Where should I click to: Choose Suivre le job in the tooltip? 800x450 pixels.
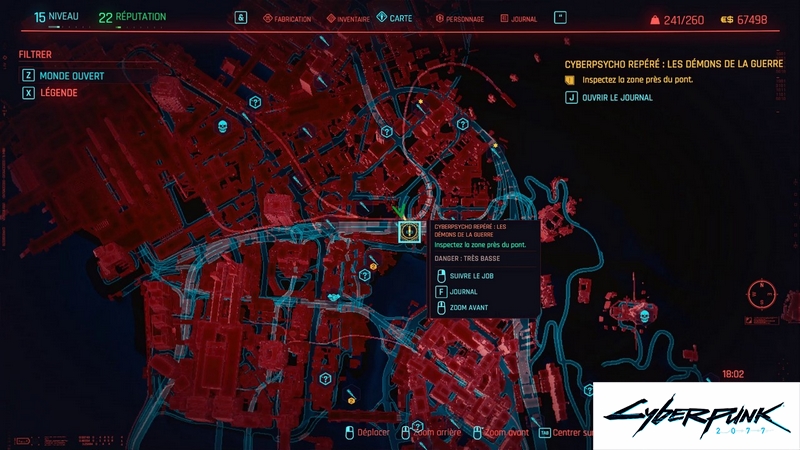(473, 275)
